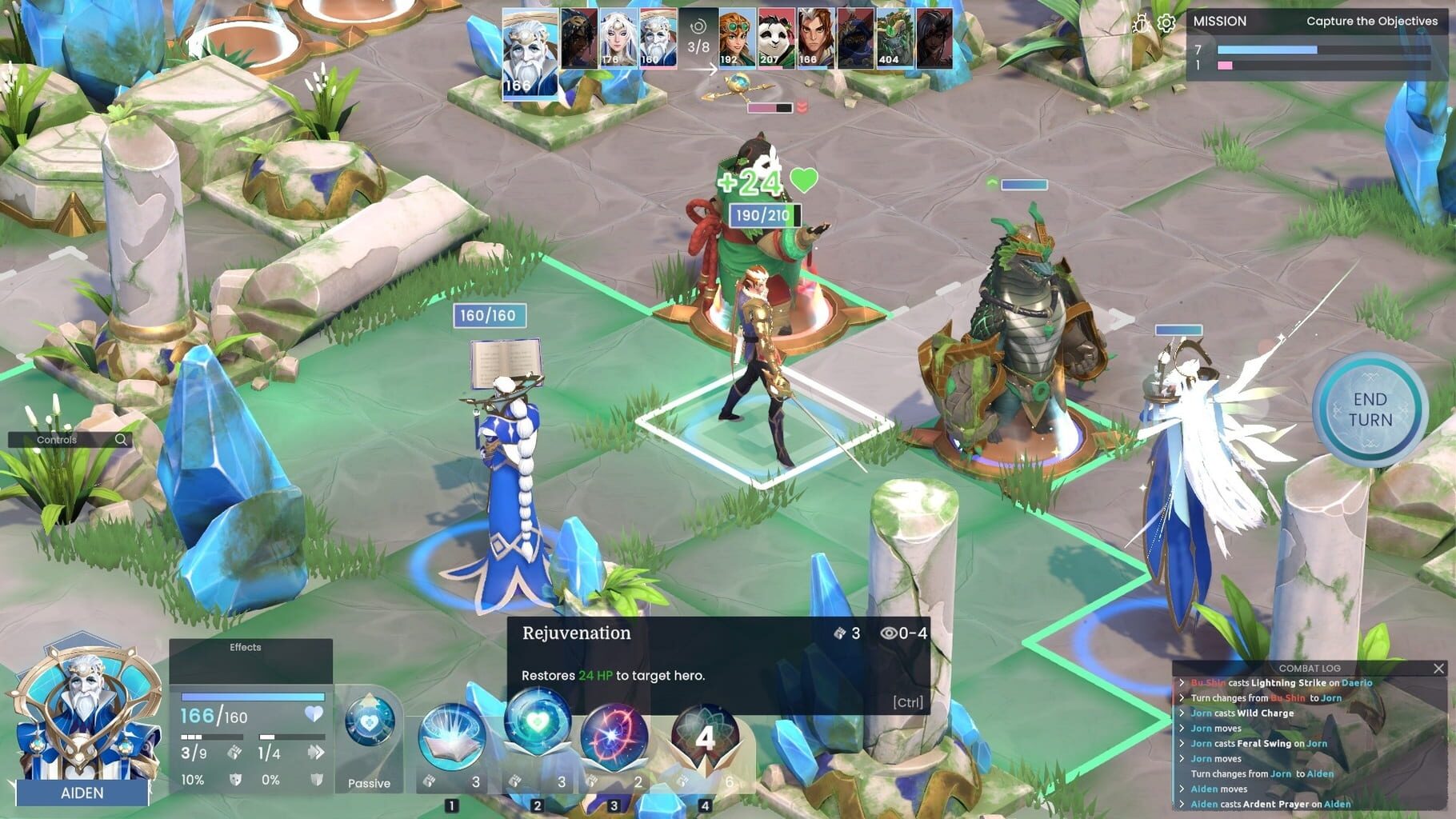Expand the 'Bu Shin casts Lightning Strike' entry

click(x=1277, y=683)
